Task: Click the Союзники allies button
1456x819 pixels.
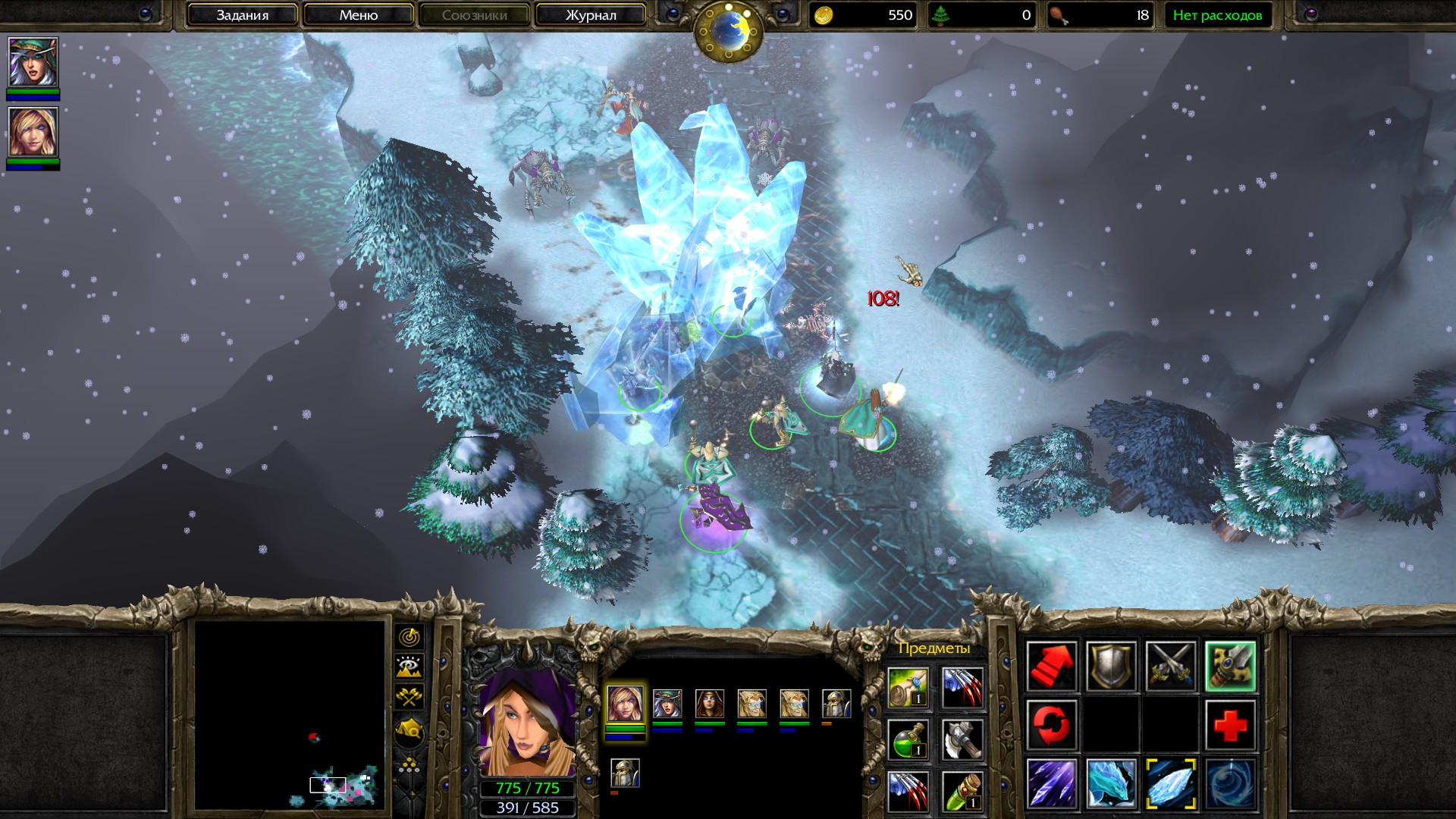Action: pyautogui.click(x=474, y=15)
